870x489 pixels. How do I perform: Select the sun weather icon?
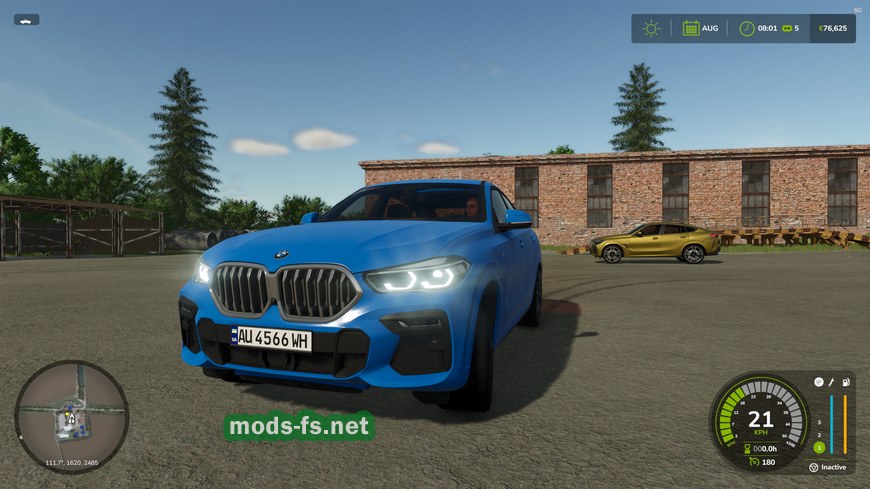click(651, 28)
